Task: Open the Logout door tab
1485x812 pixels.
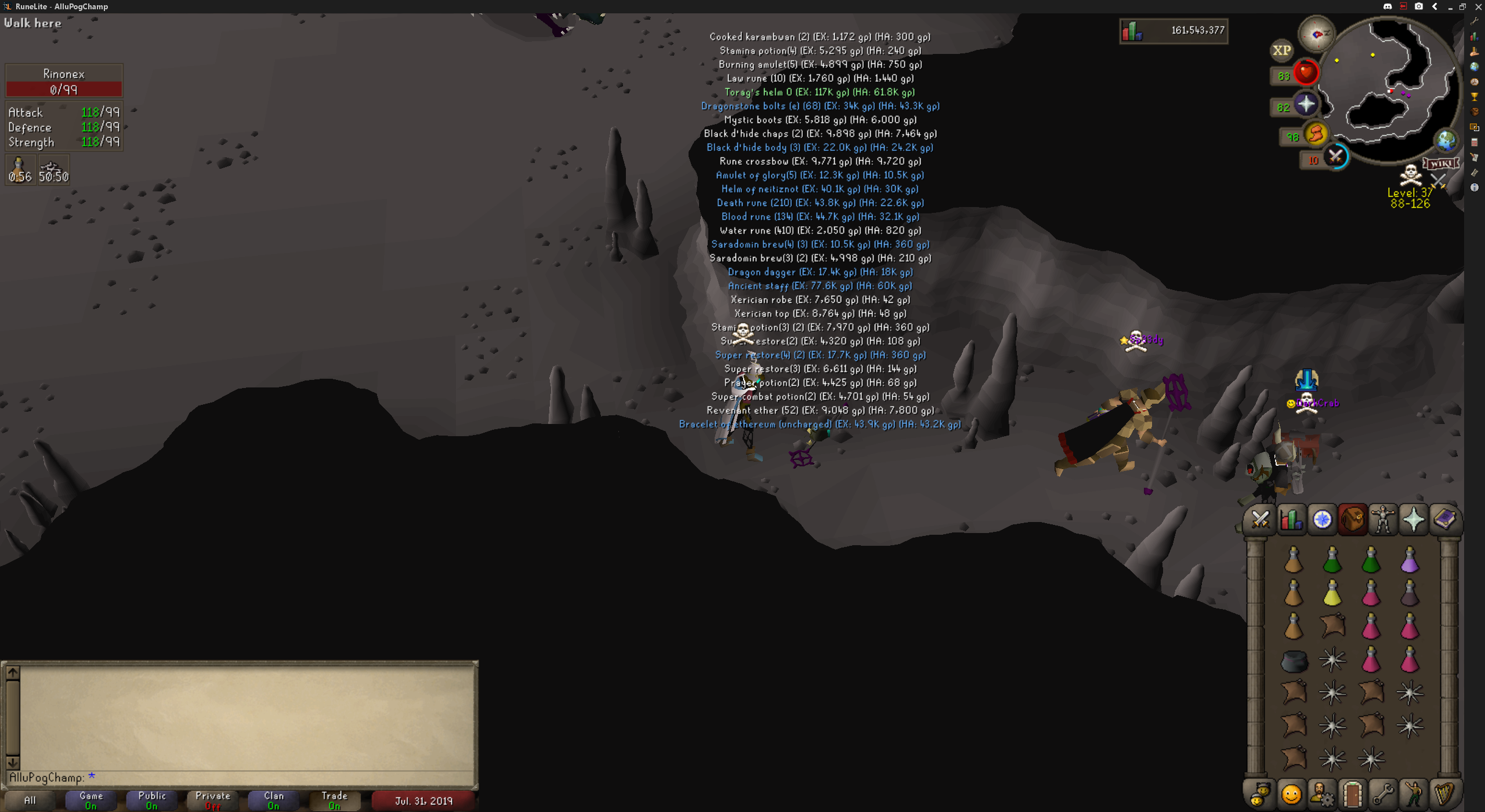Action: pos(1352,794)
